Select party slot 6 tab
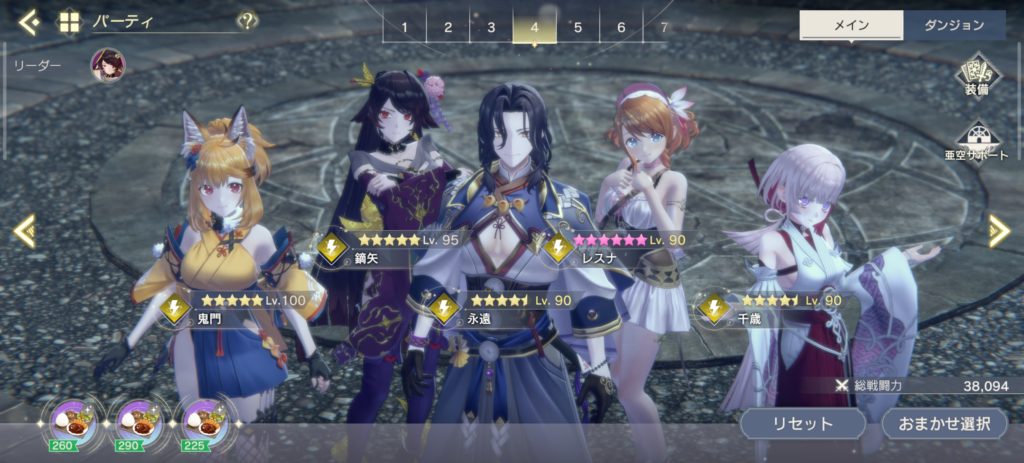The height and width of the screenshot is (463, 1024). (x=621, y=27)
